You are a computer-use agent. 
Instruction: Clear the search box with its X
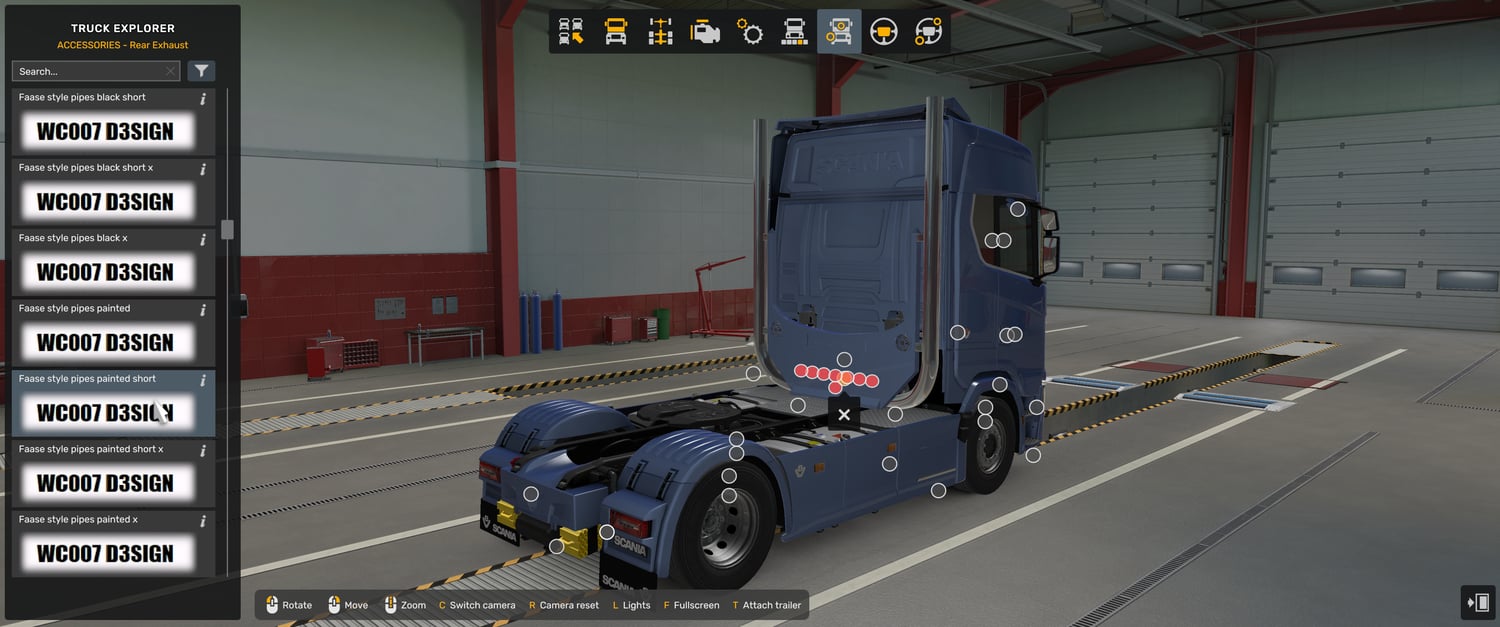coord(170,71)
